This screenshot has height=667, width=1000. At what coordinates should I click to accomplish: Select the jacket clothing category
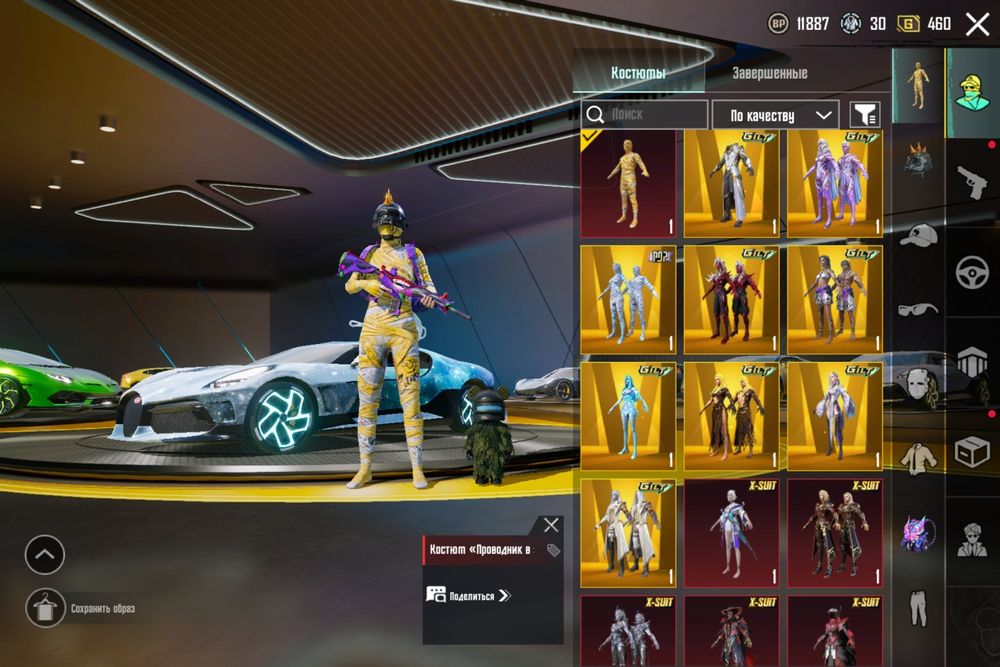point(917,457)
